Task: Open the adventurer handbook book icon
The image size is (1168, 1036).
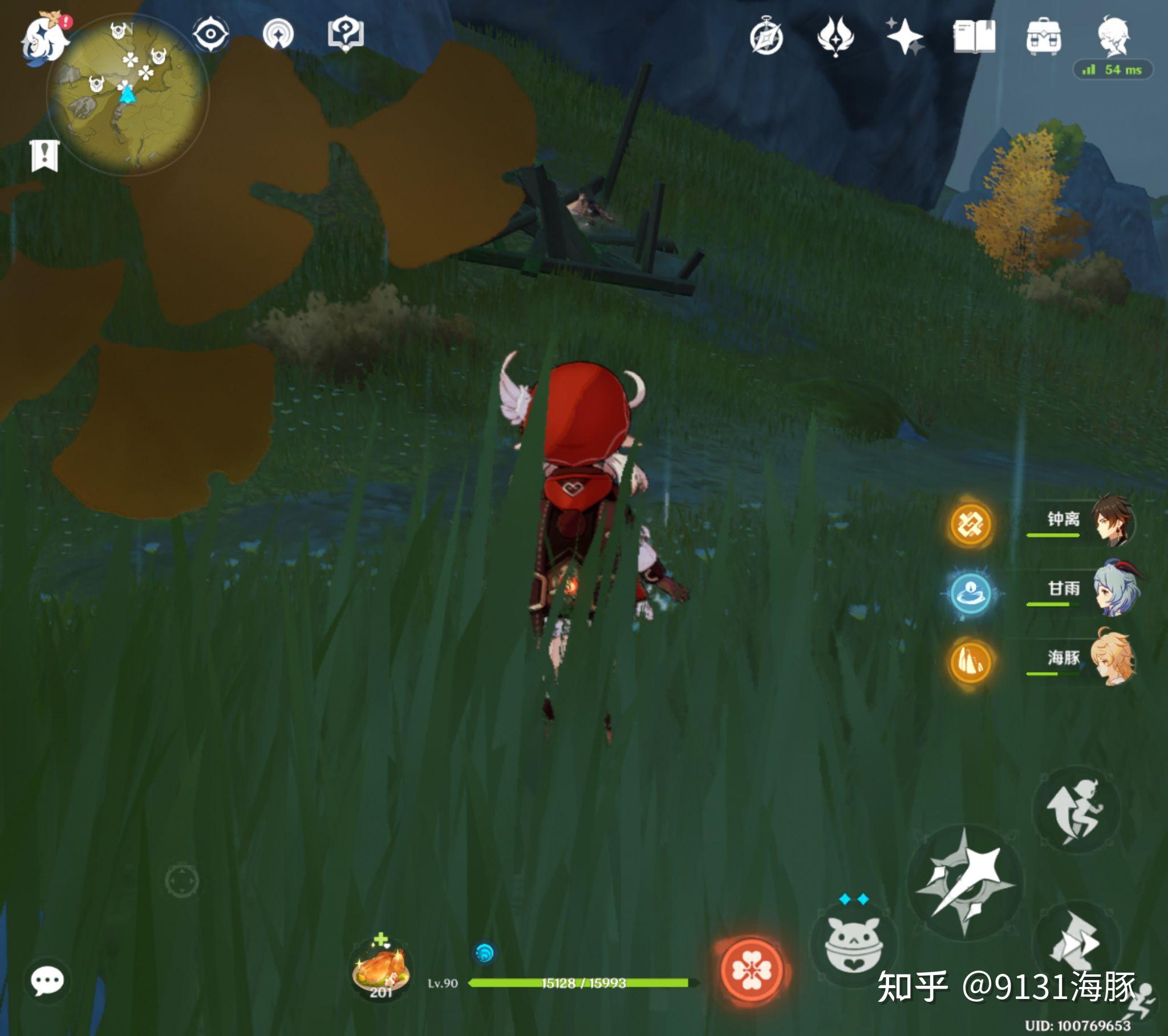Action: coord(974,36)
